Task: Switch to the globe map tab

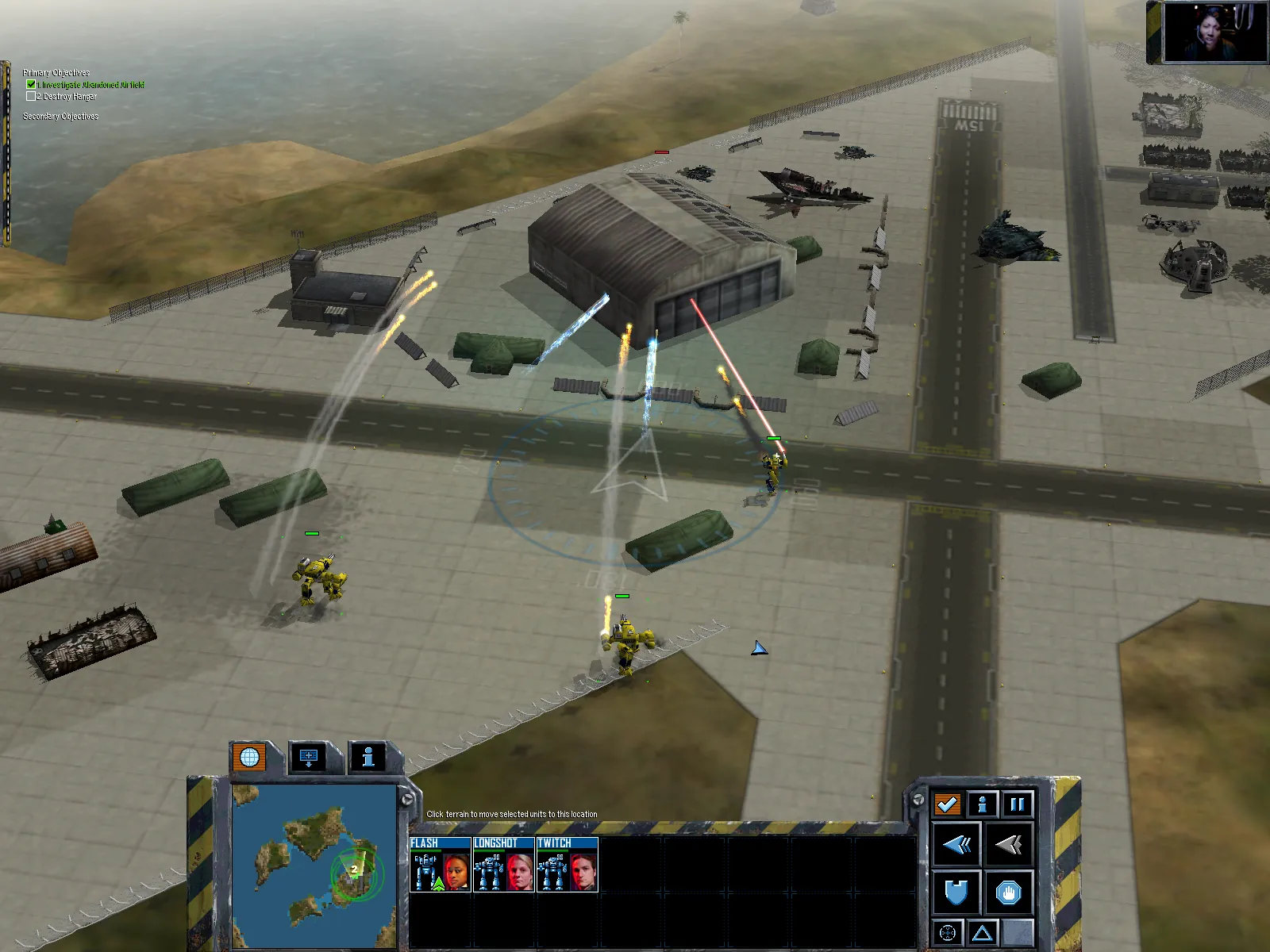Action: (x=249, y=758)
